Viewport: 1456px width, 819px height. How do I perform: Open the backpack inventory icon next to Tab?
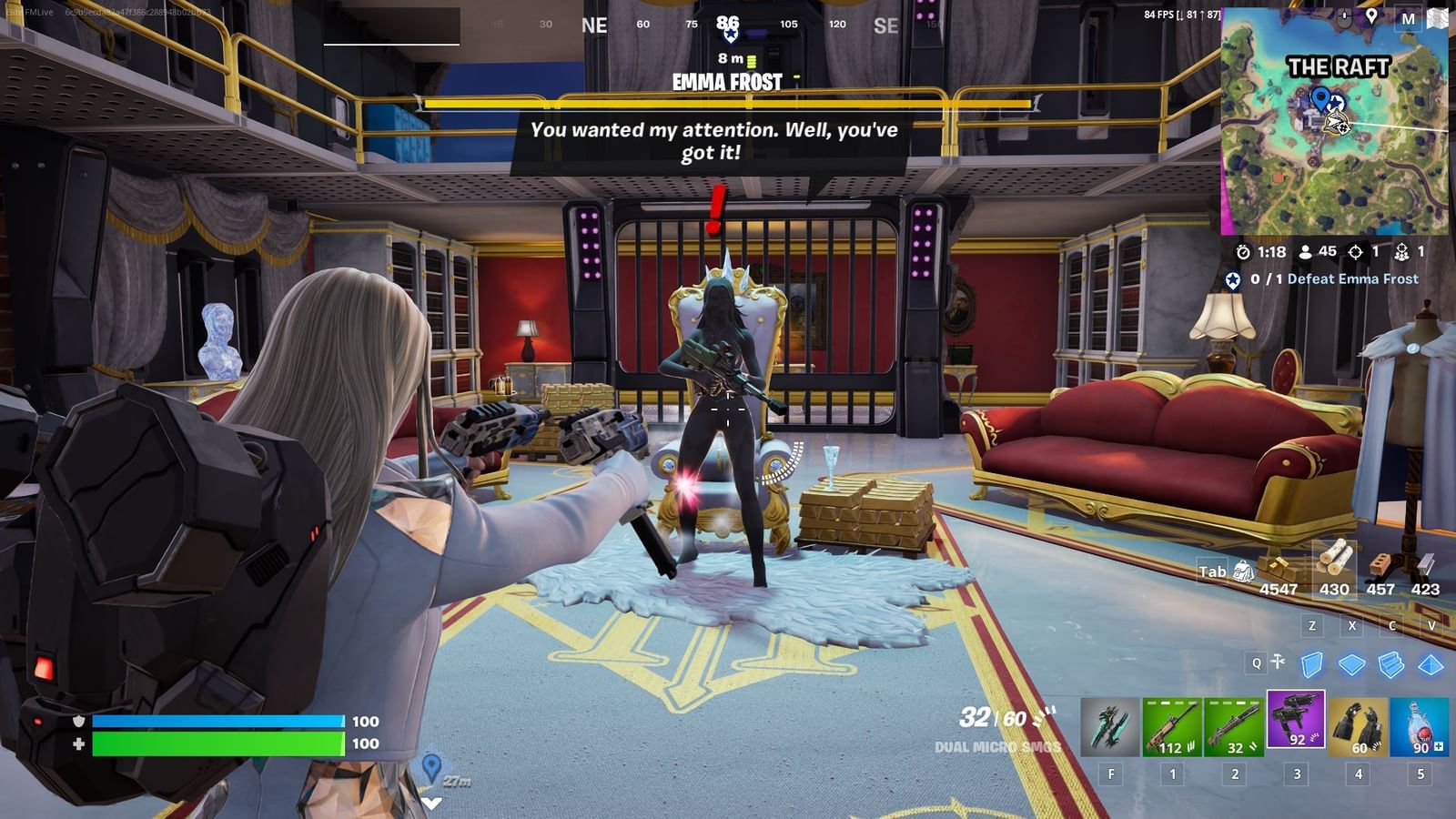pyautogui.click(x=1244, y=573)
